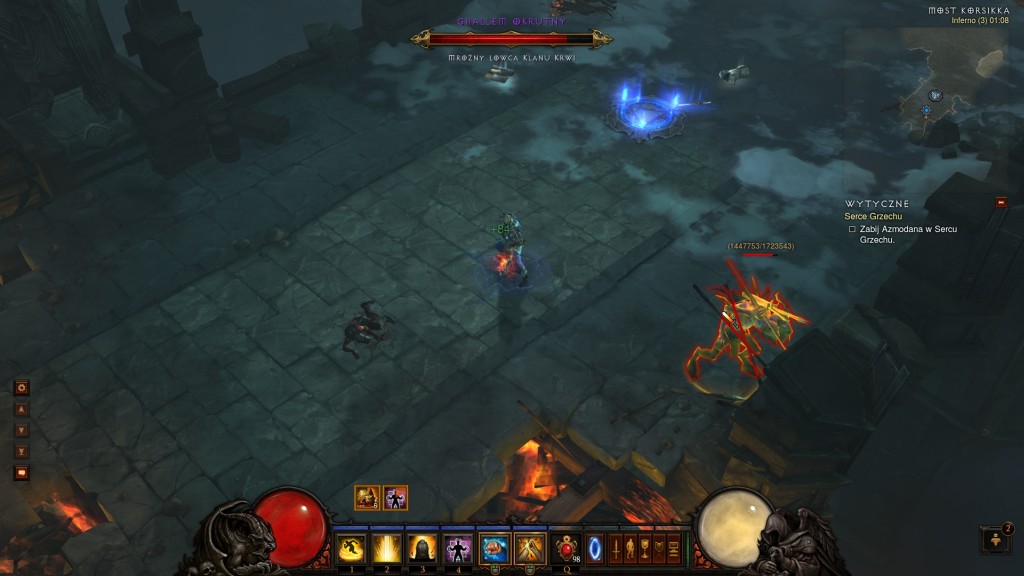The height and width of the screenshot is (576, 1024).
Task: Drink the red health potion
Action: click(567, 548)
